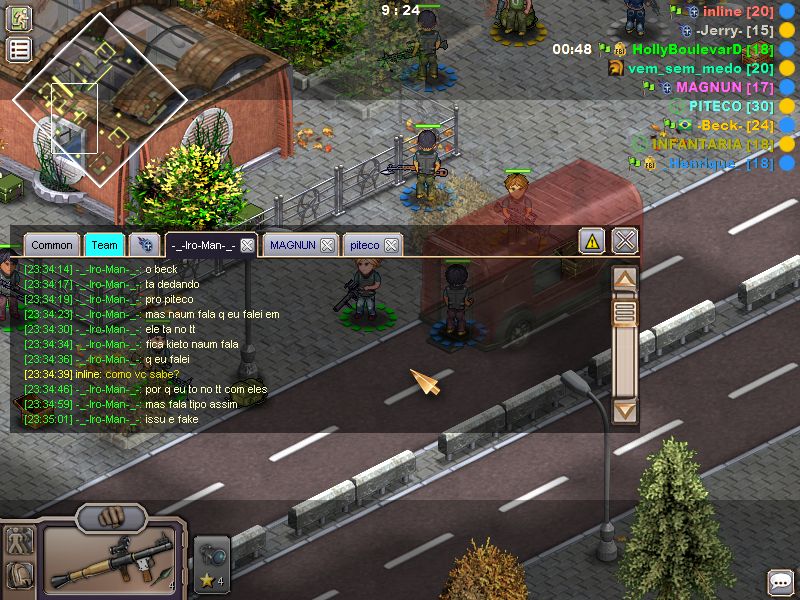Close the MAGNUN chat tab

pos(327,245)
